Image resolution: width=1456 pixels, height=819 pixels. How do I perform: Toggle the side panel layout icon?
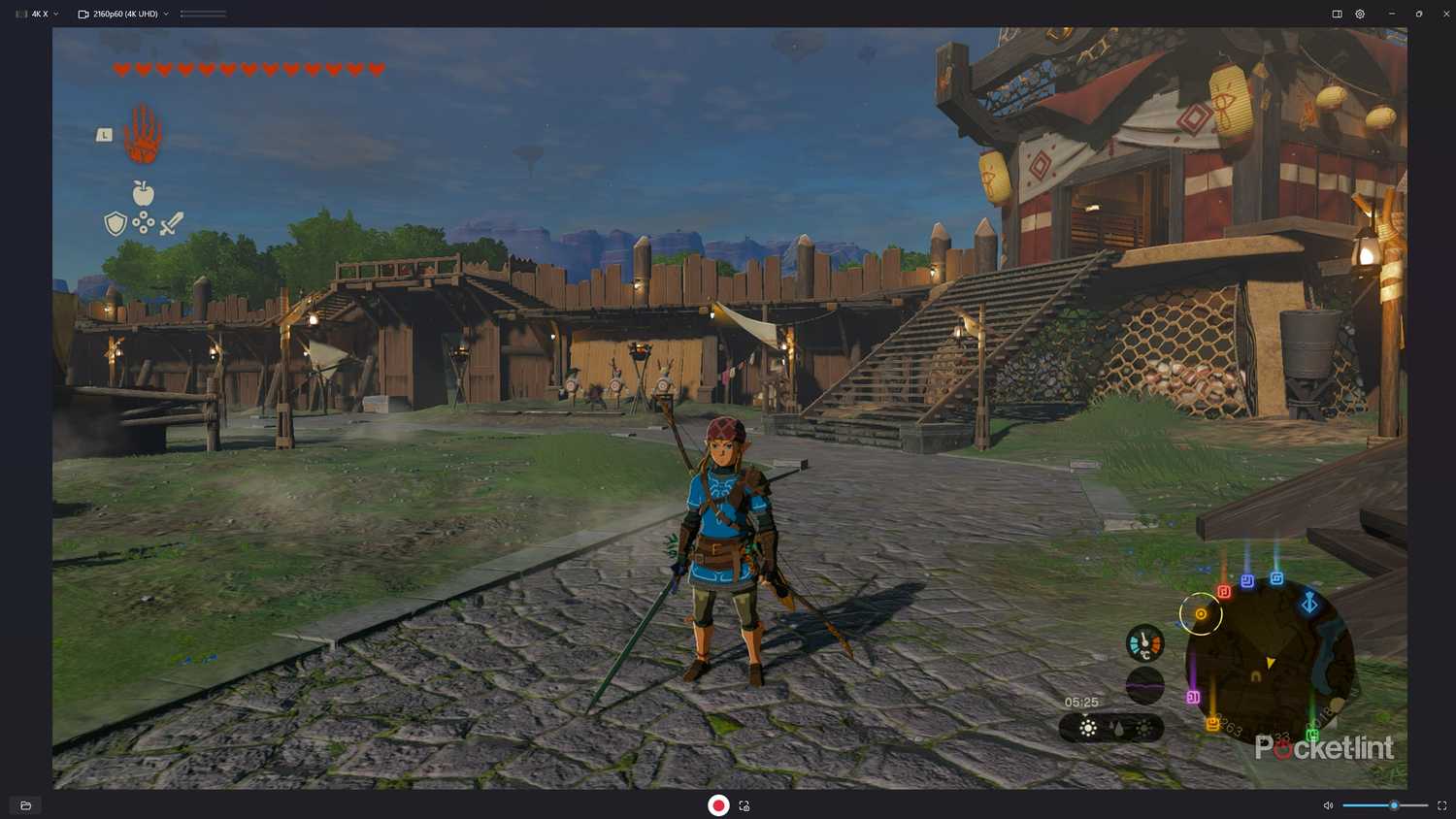click(x=1336, y=14)
